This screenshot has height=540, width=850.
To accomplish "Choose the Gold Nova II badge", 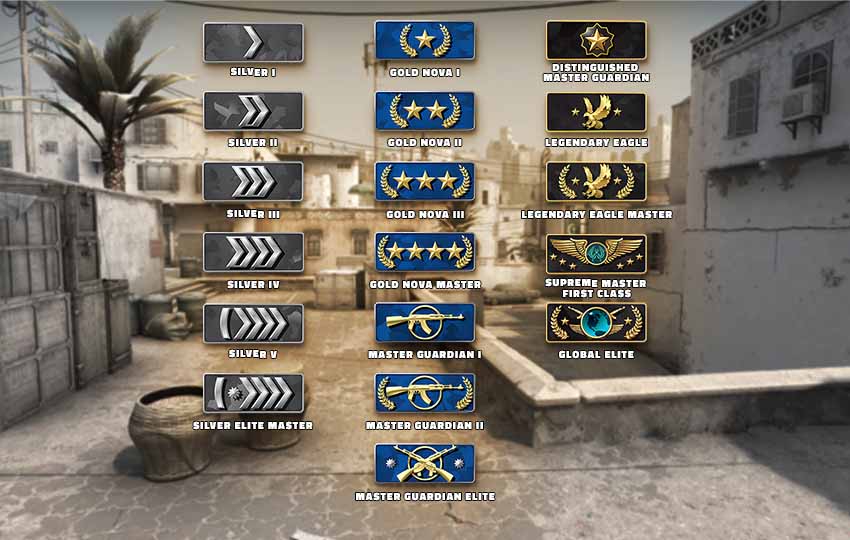I will tap(425, 111).
